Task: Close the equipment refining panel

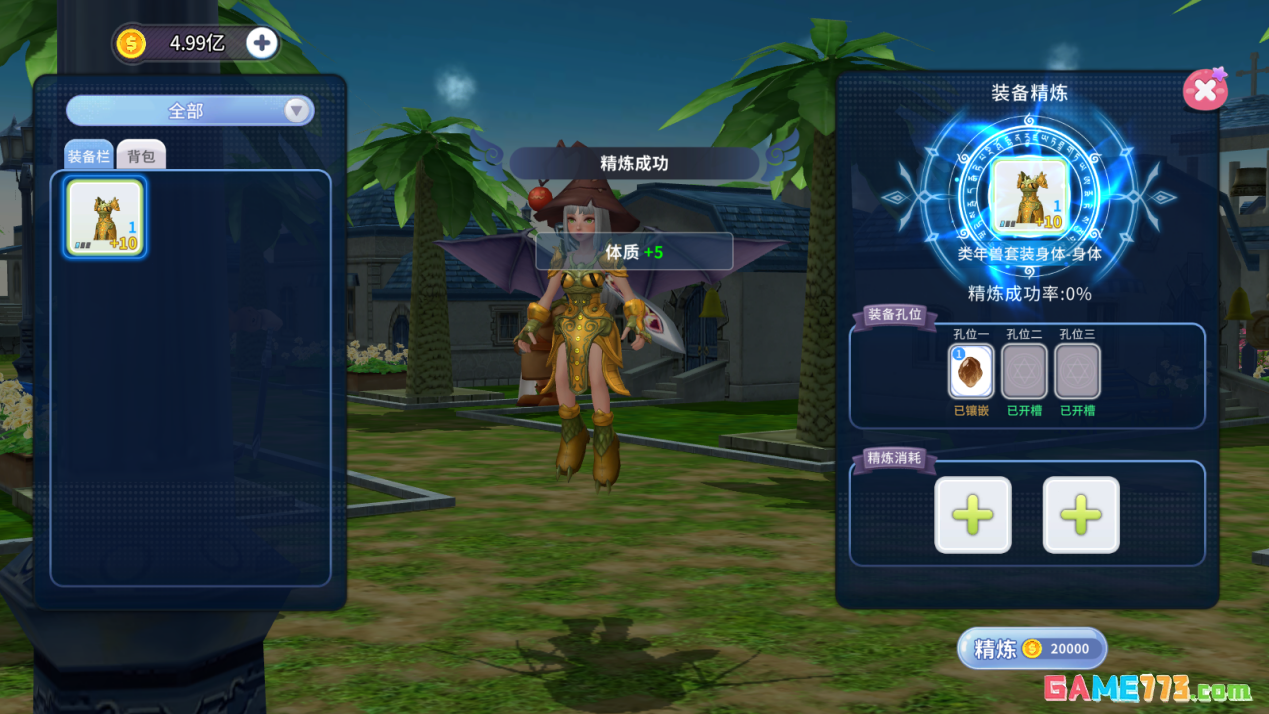Action: click(1204, 90)
